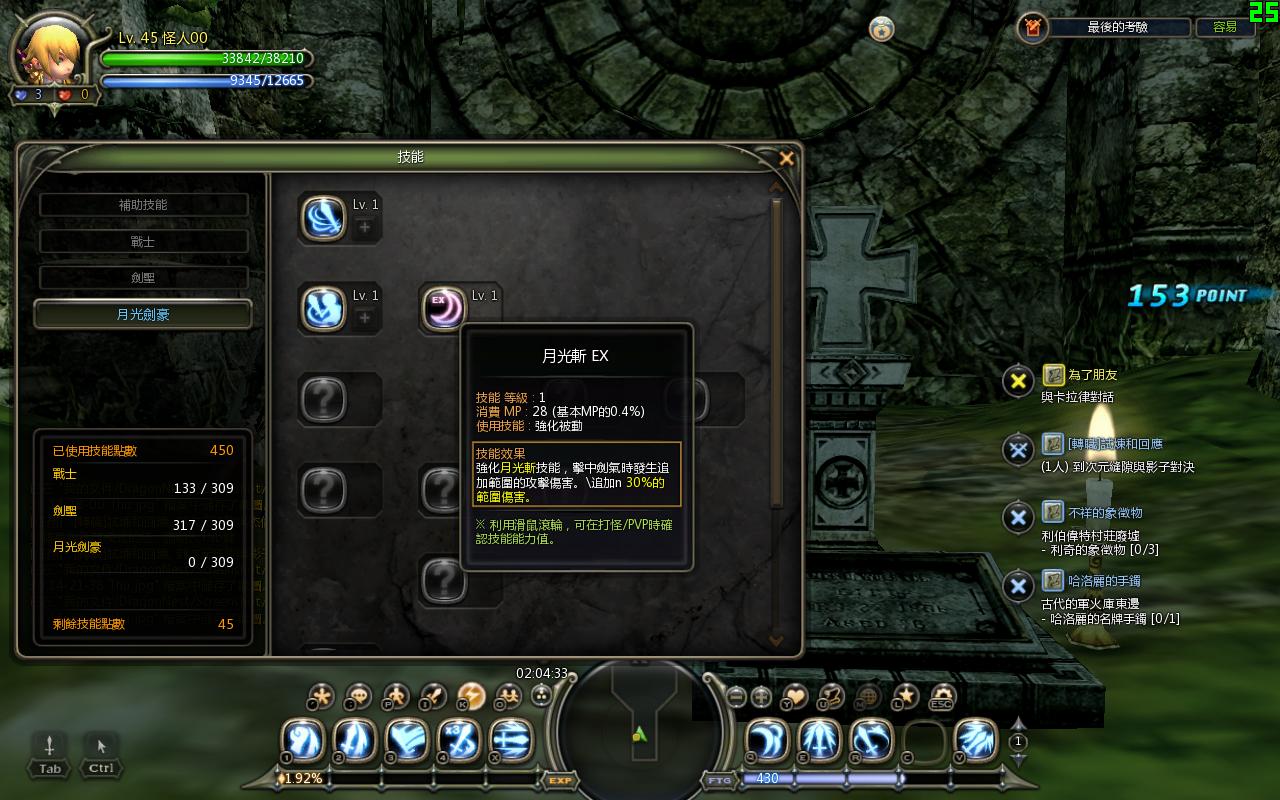Open the system menu gear icon labeled ESC
Viewport: 1280px width, 800px height.
coord(941,696)
